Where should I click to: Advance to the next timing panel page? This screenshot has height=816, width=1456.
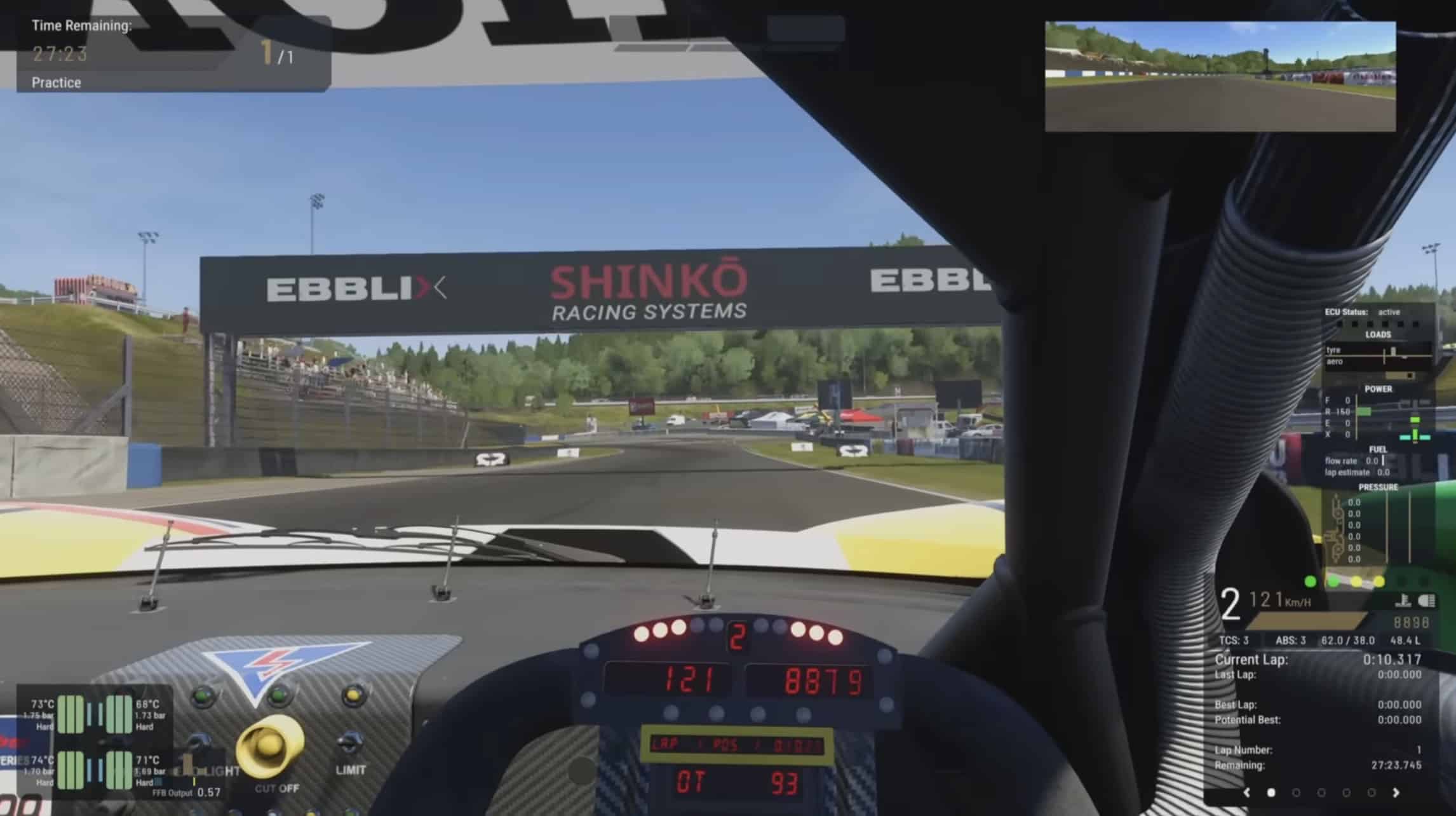[1396, 792]
